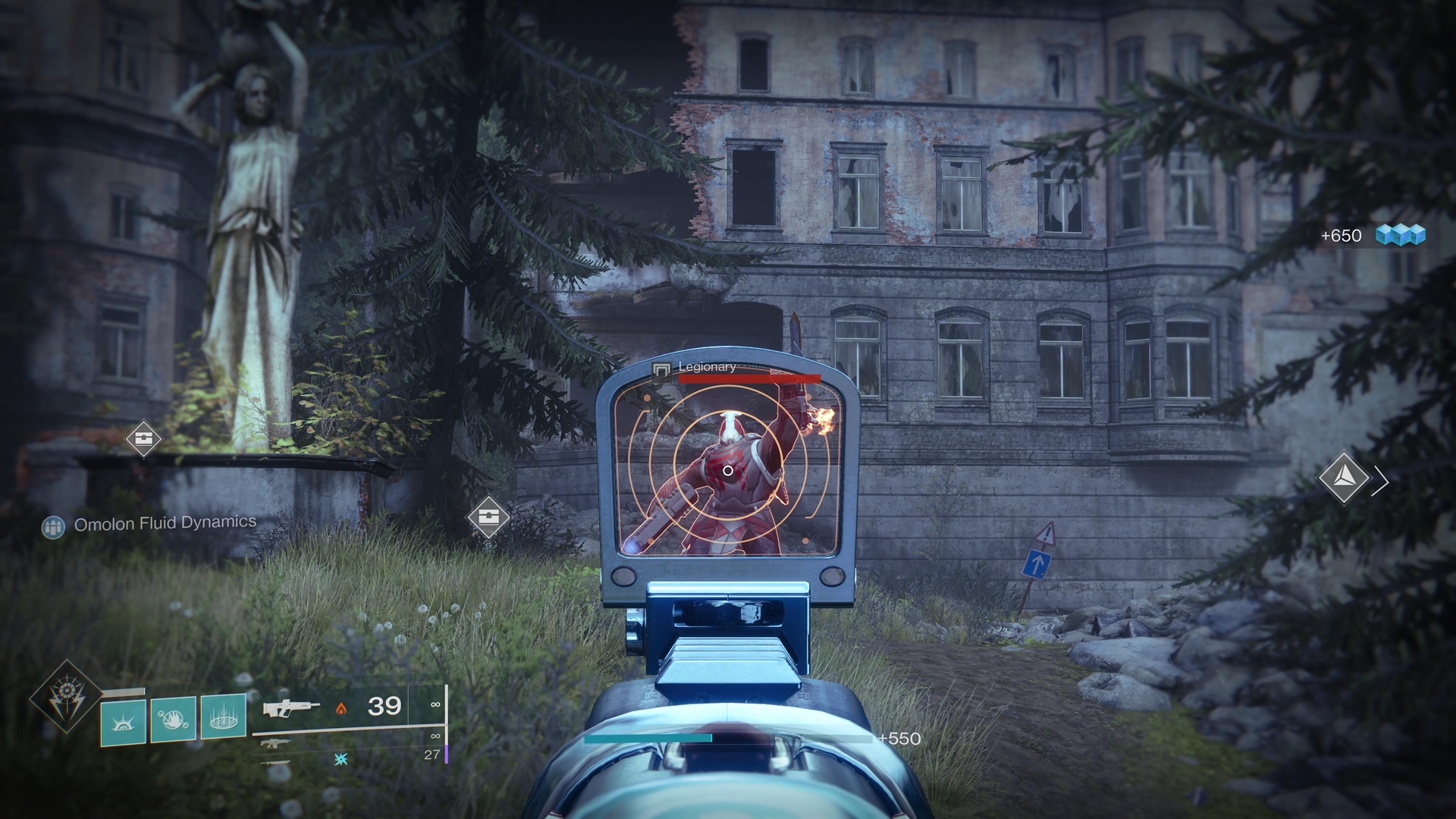Image resolution: width=1456 pixels, height=819 pixels.
Task: Track the diamond objective waypoint marker
Action: [x=1343, y=478]
